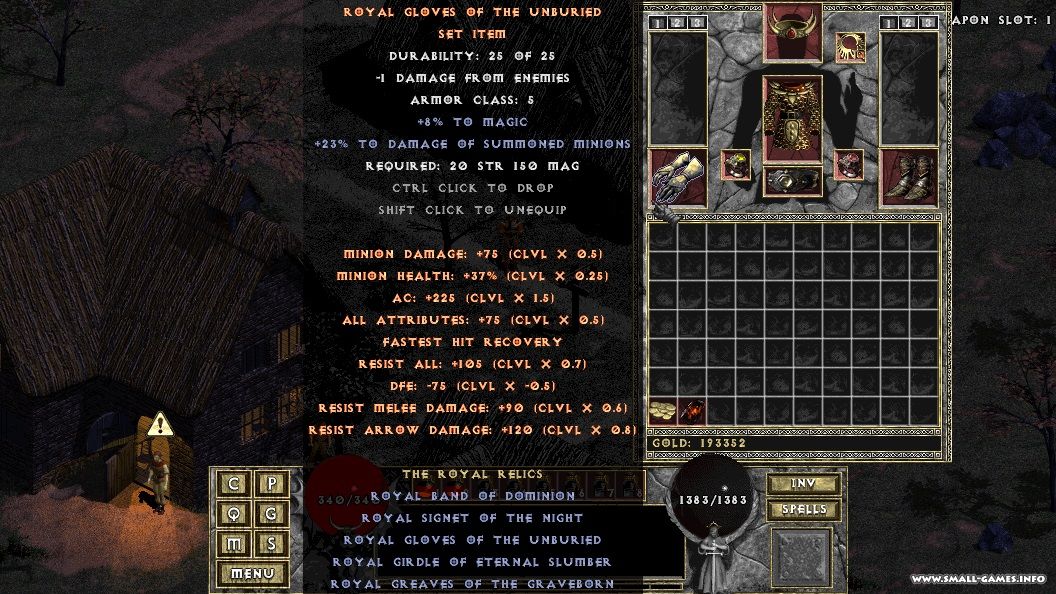Viewport: 1056px width, 594px height.
Task: Select the red-gem ring slot
Action: (x=850, y=165)
